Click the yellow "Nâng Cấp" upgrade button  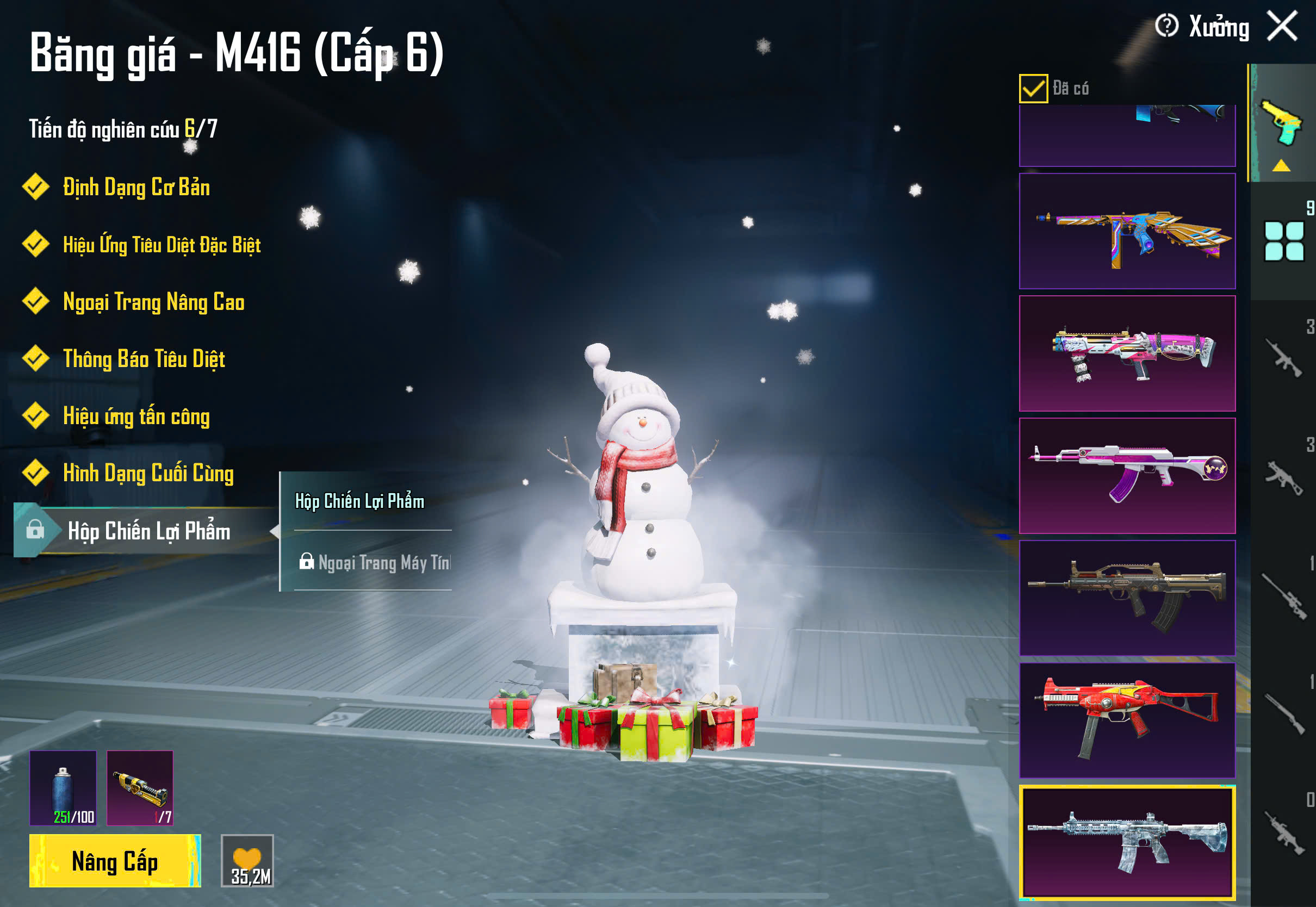[115, 861]
